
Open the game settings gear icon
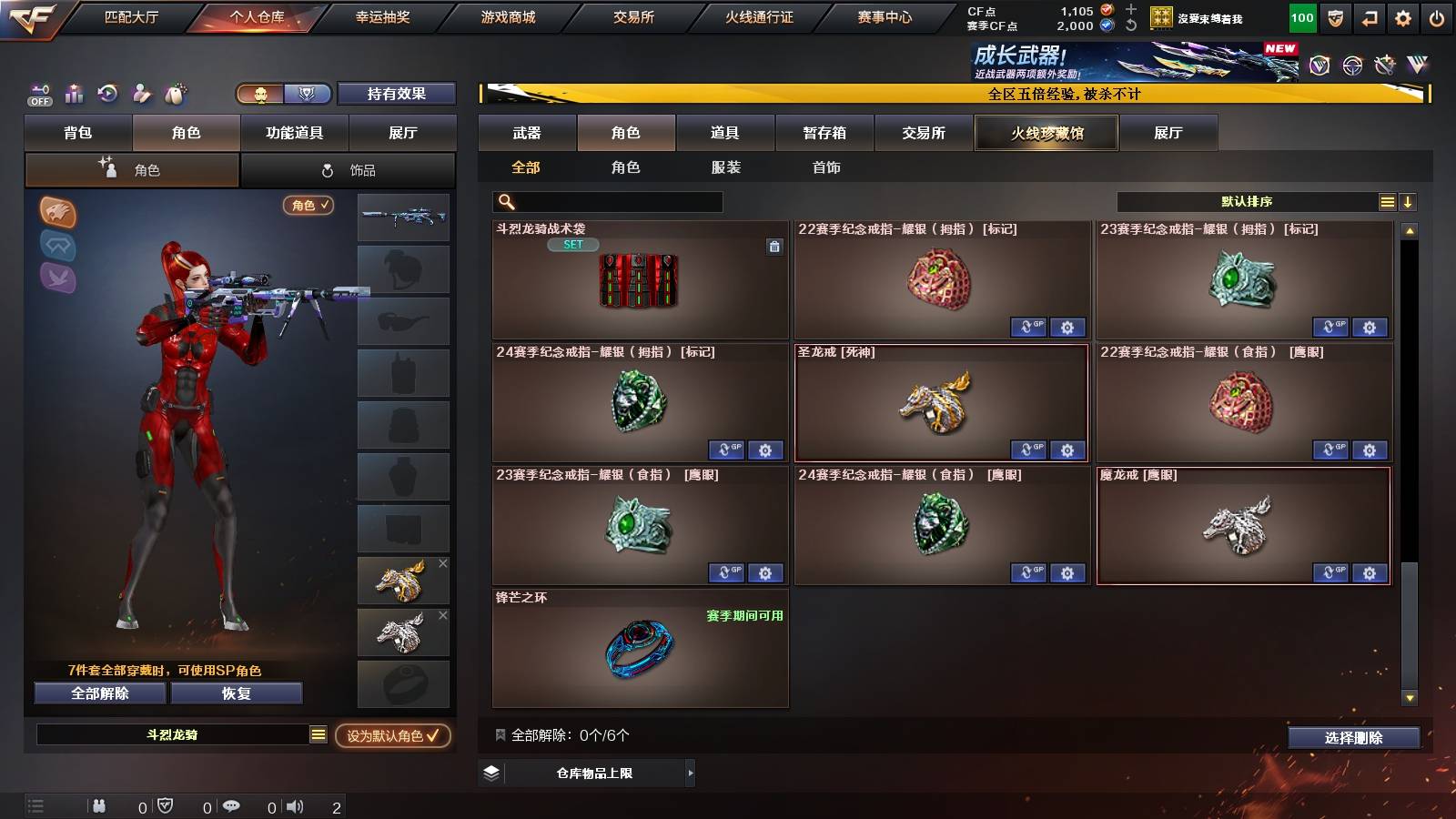[1404, 16]
